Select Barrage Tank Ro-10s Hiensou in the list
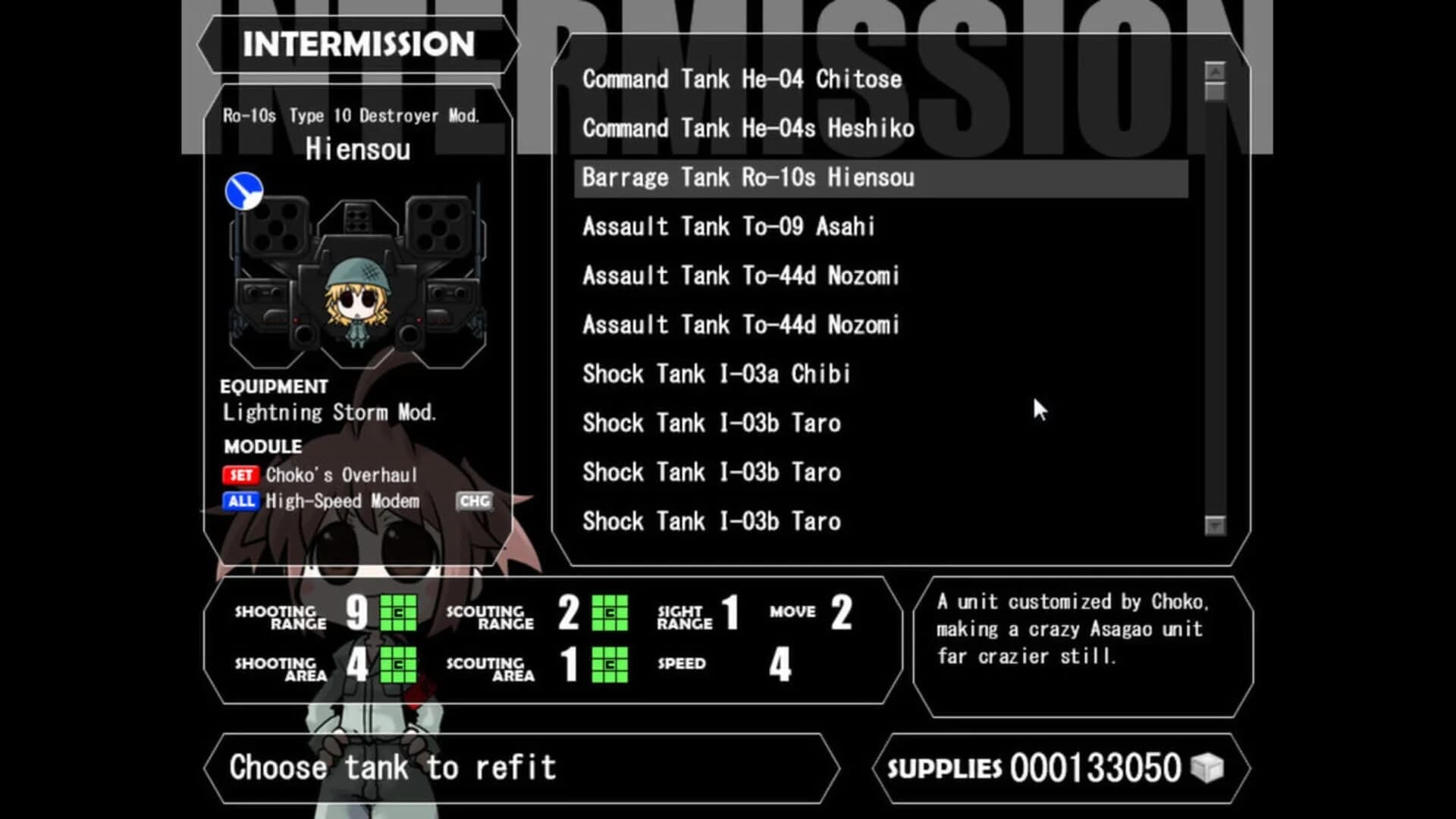The width and height of the screenshot is (1456, 819). click(x=747, y=177)
